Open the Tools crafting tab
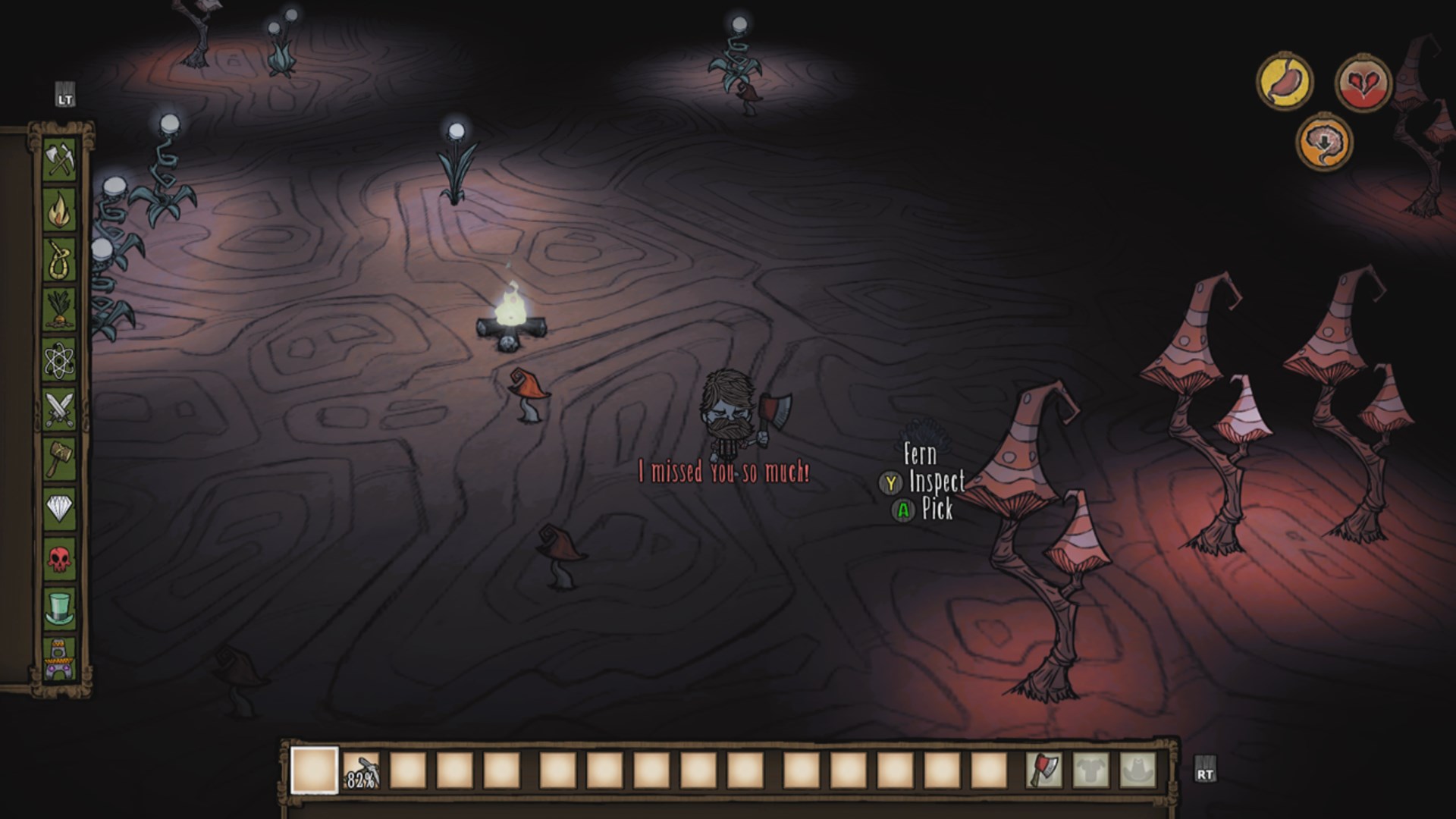Viewport: 1456px width, 819px height. coord(60,160)
